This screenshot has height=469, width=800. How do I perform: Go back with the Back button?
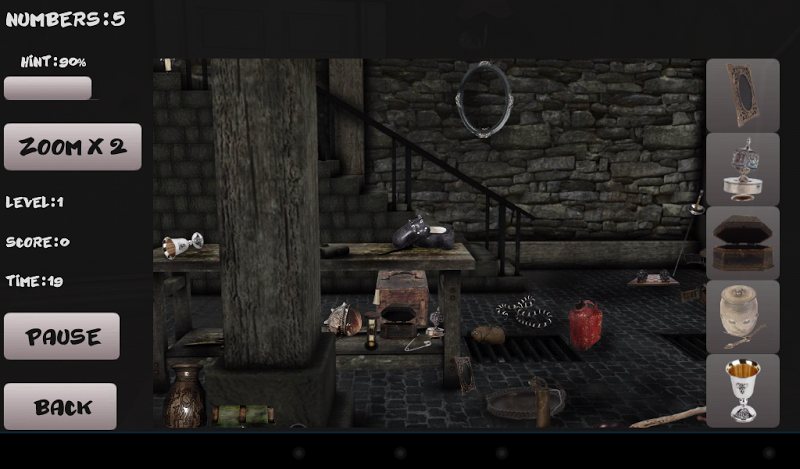coord(61,407)
